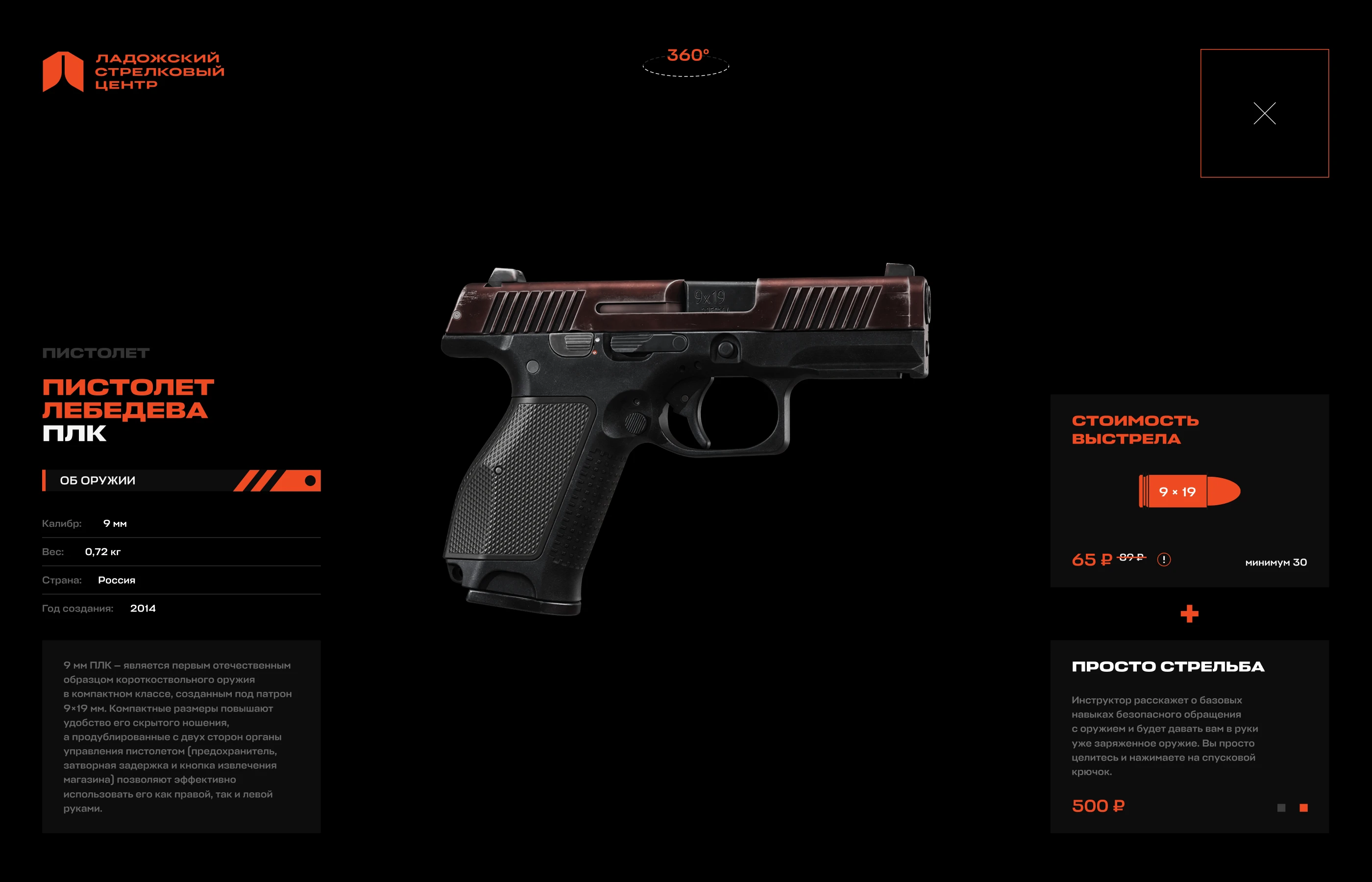Screen dimensions: 1372x882
Task: Show the price info exclamation icon
Action: (x=1164, y=560)
